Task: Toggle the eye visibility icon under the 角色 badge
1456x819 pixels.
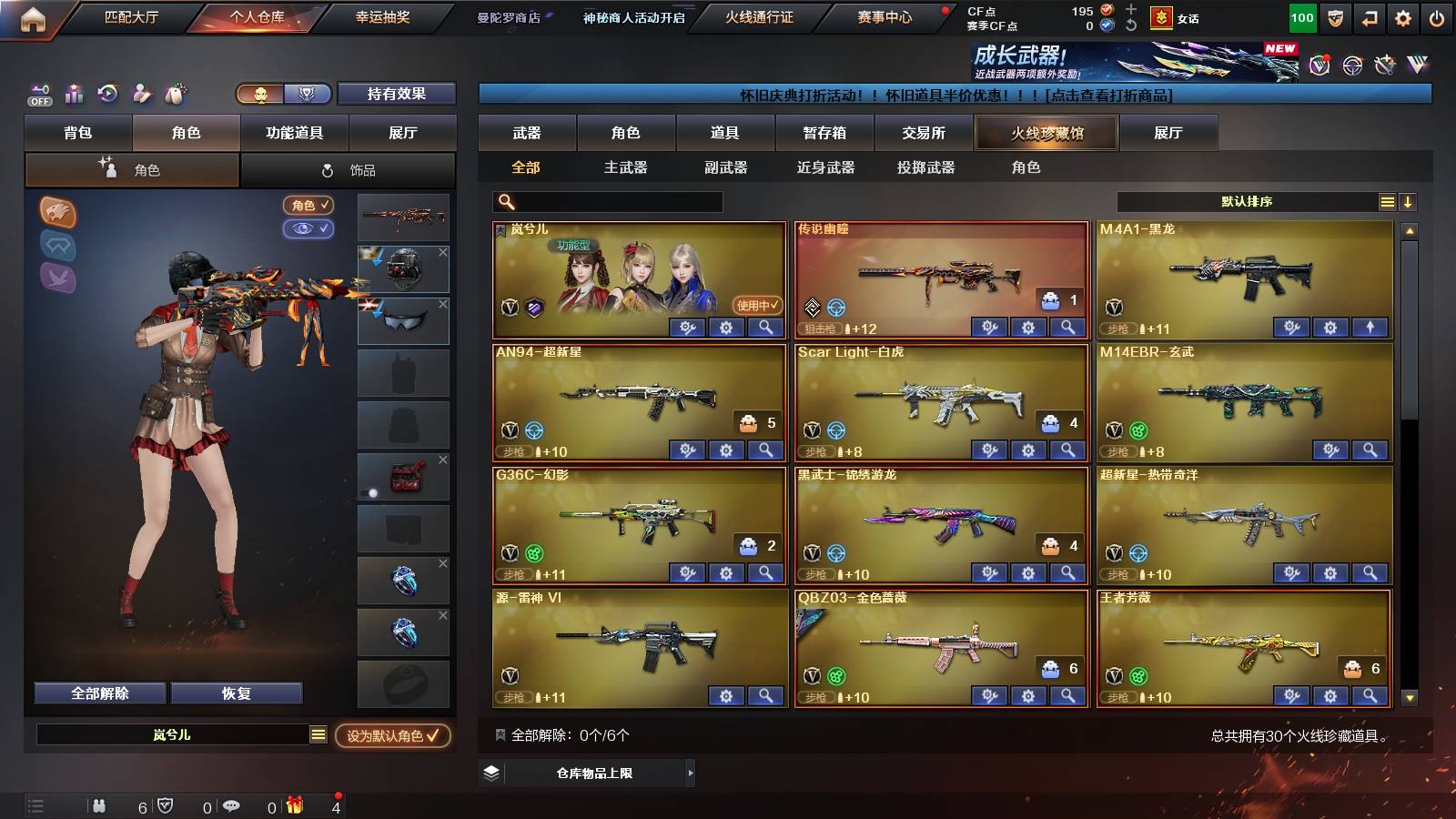Action: (x=310, y=228)
